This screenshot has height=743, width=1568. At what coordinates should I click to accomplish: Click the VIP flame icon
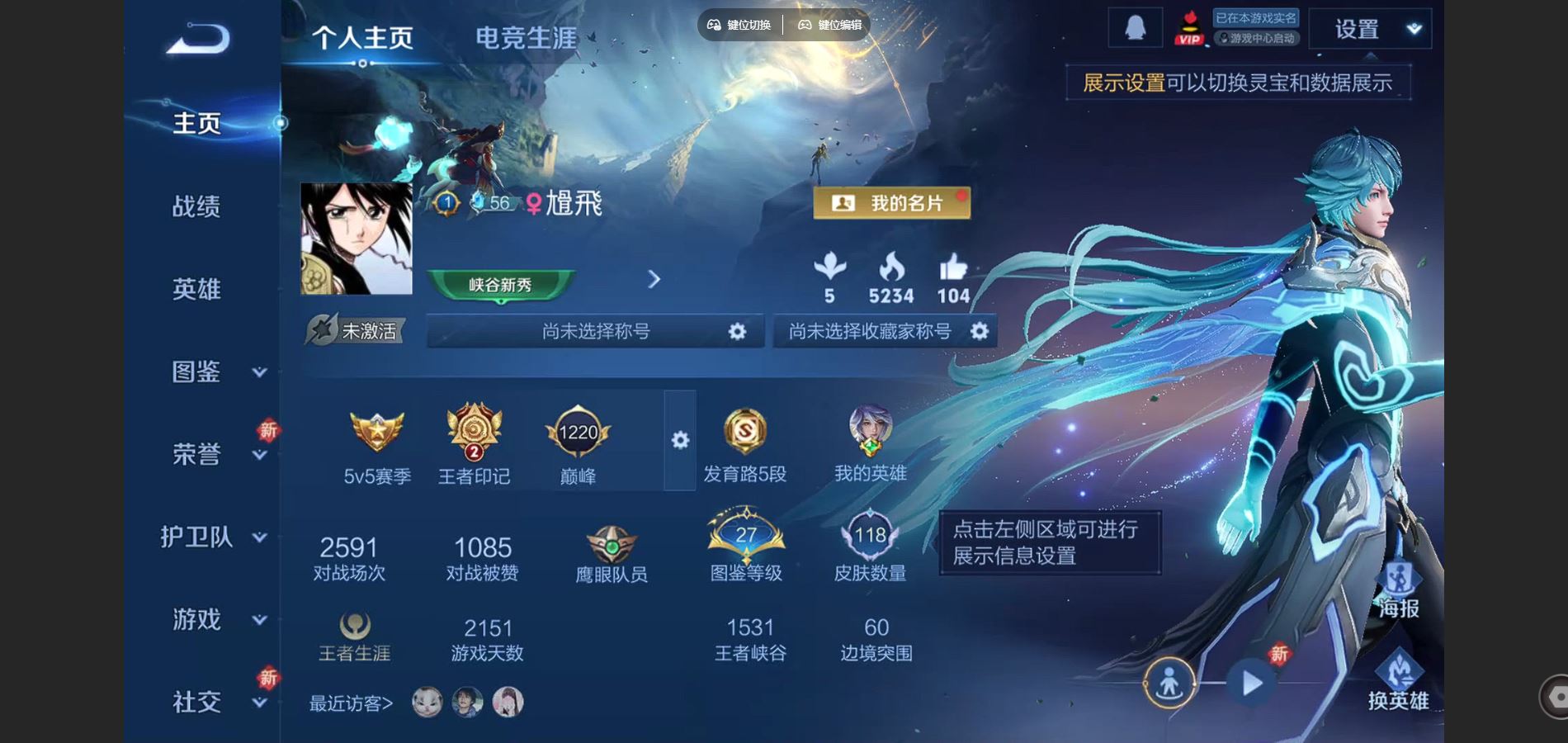click(1188, 28)
